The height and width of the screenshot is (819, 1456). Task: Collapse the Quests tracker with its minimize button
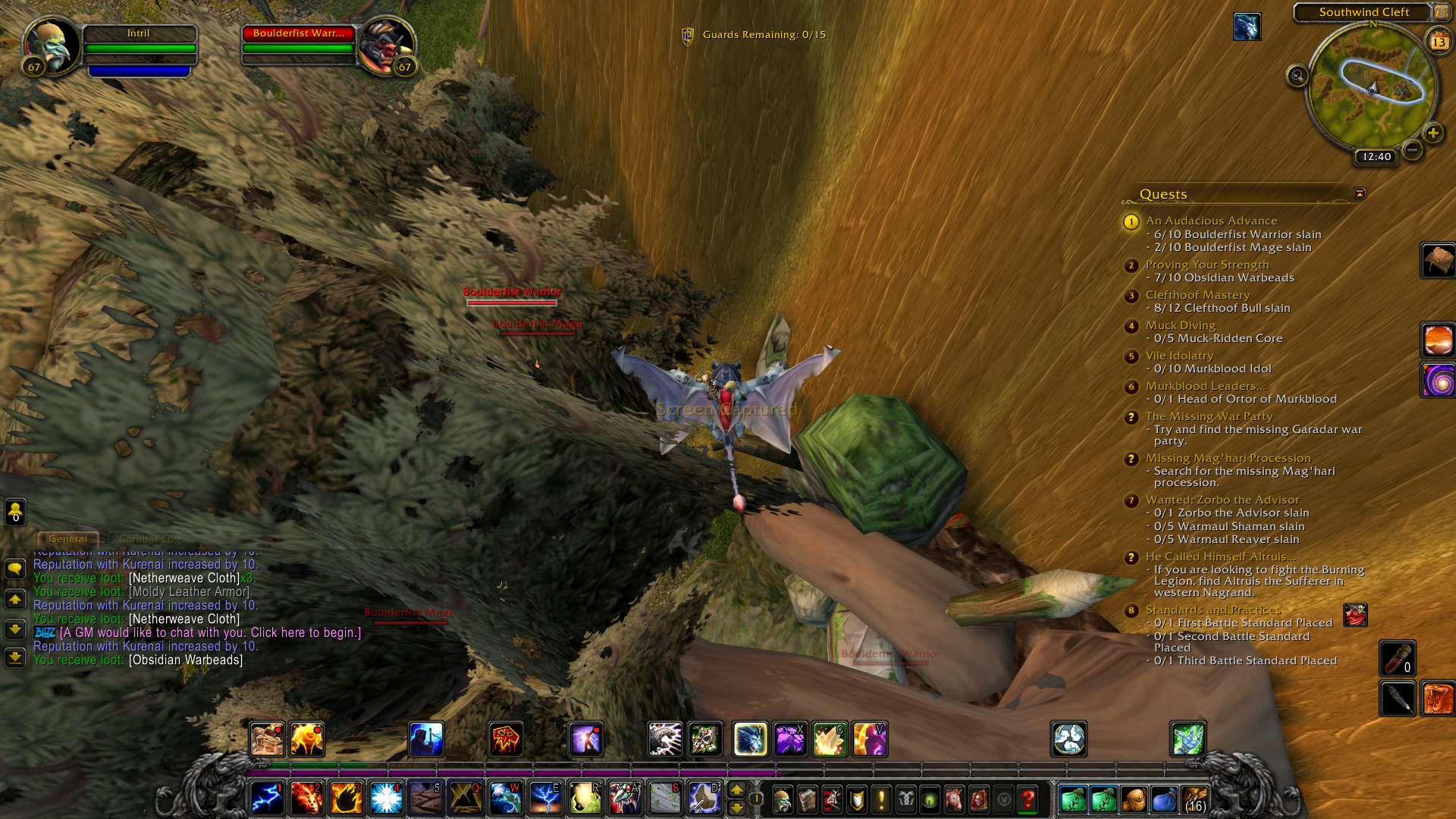coord(1360,193)
